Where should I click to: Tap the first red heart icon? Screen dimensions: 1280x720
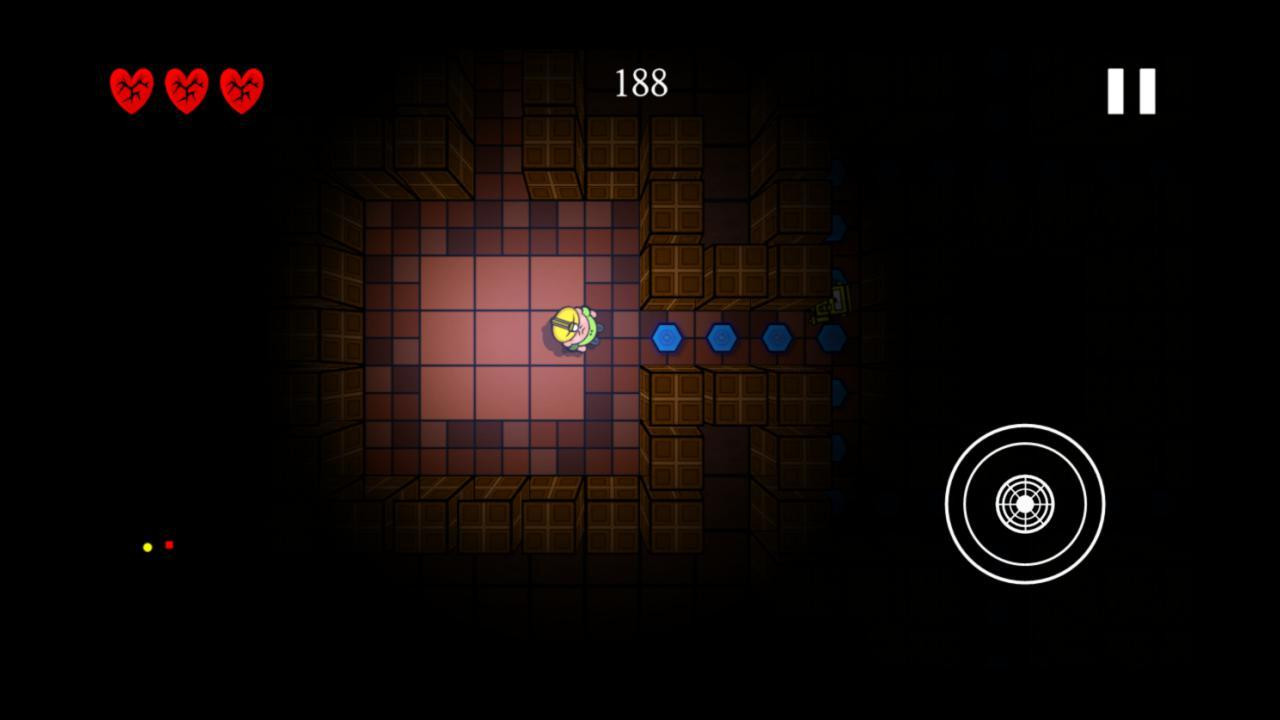tap(132, 92)
